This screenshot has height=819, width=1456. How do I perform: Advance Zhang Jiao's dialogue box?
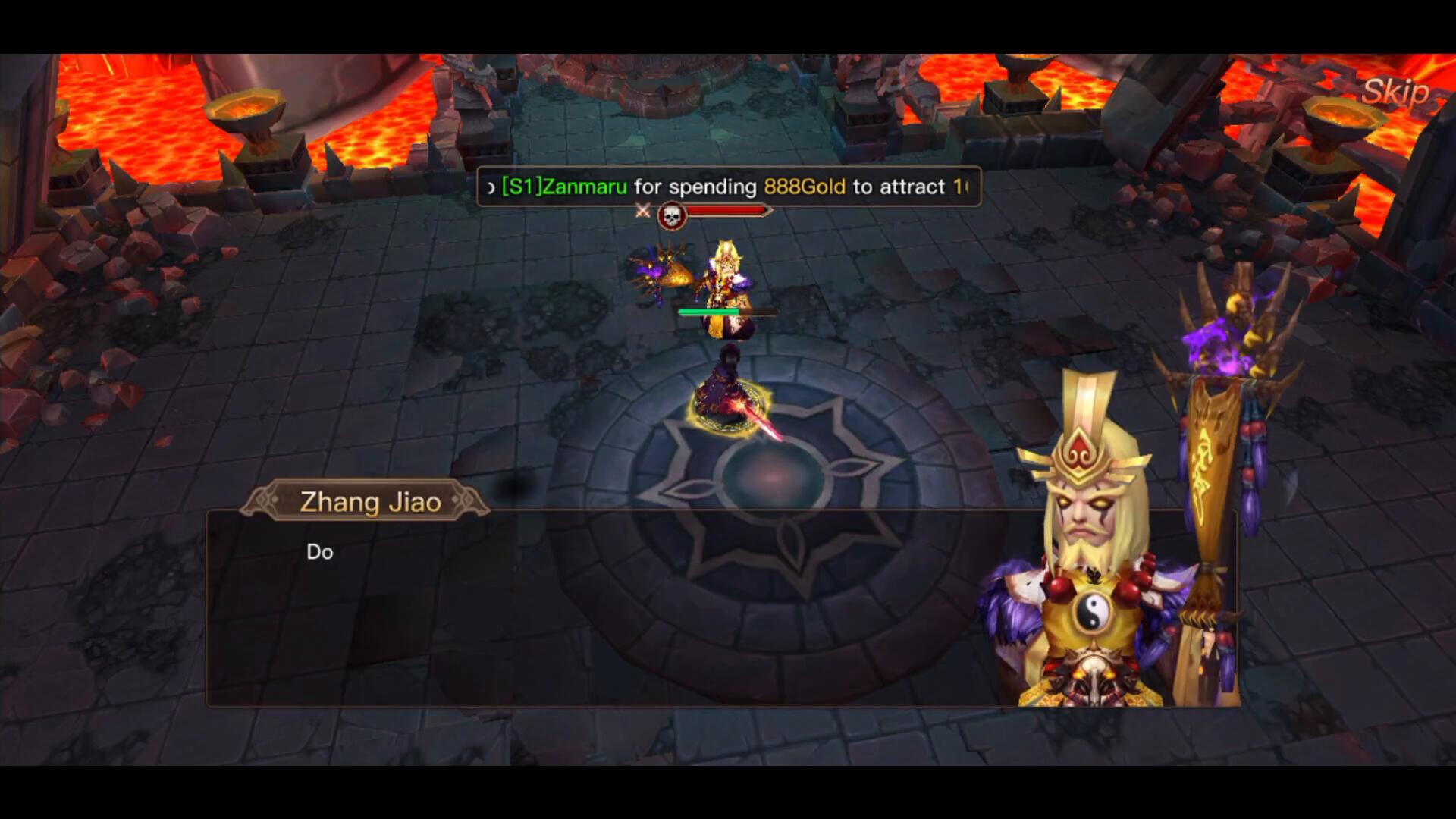pyautogui.click(x=607, y=607)
